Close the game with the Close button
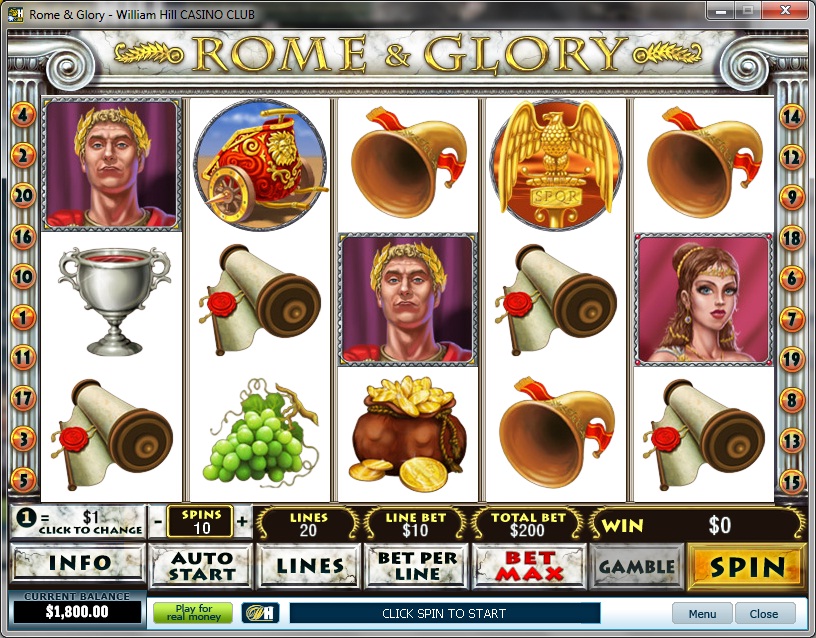Viewport: 816px width, 638px height. [x=764, y=613]
